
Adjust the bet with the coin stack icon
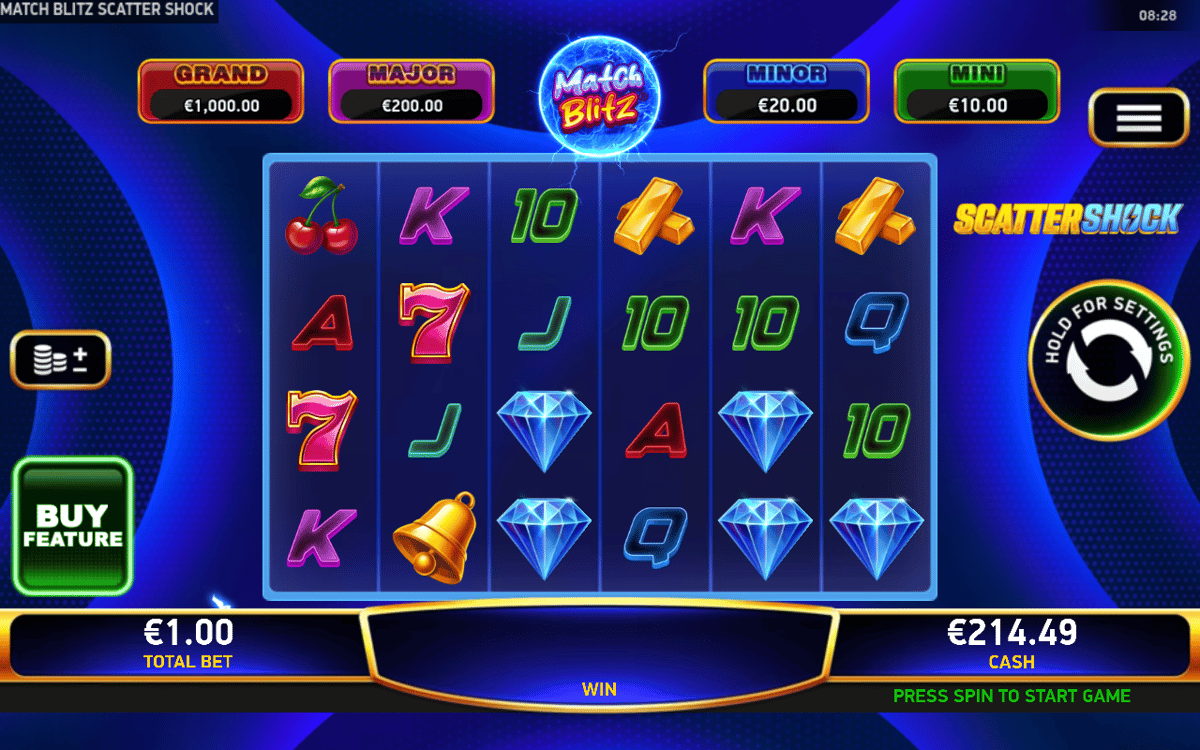[60, 360]
